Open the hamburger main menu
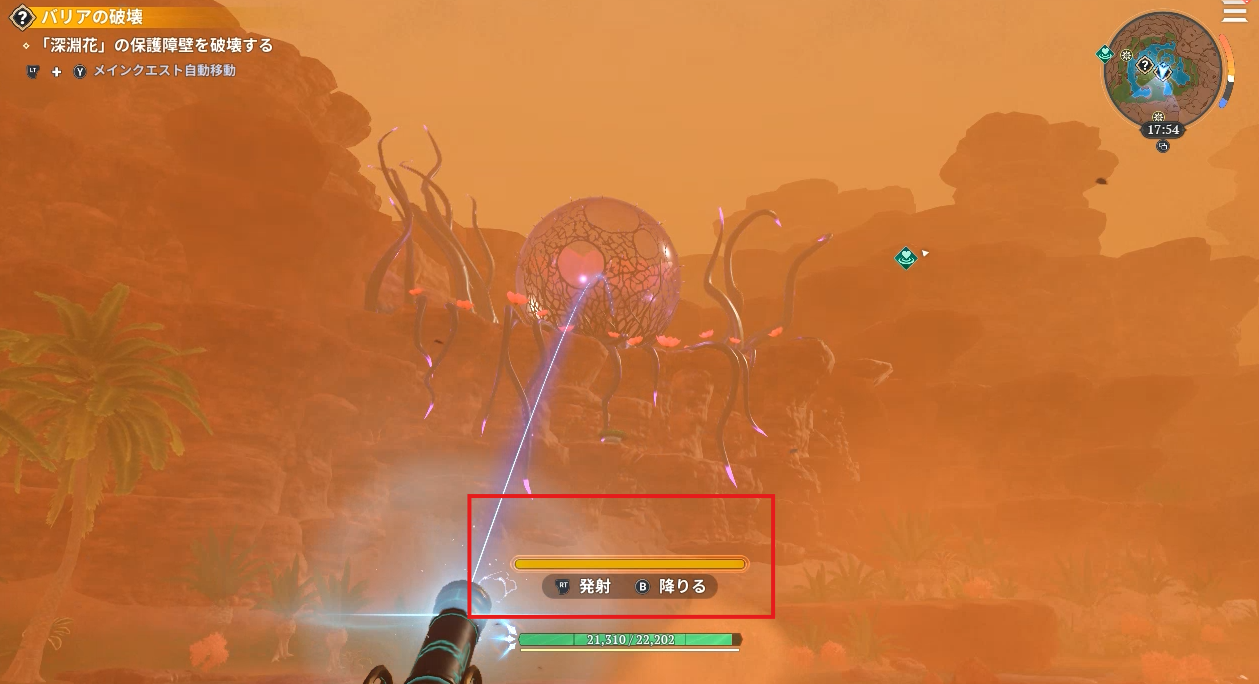The width and height of the screenshot is (1259, 684). 1234,11
